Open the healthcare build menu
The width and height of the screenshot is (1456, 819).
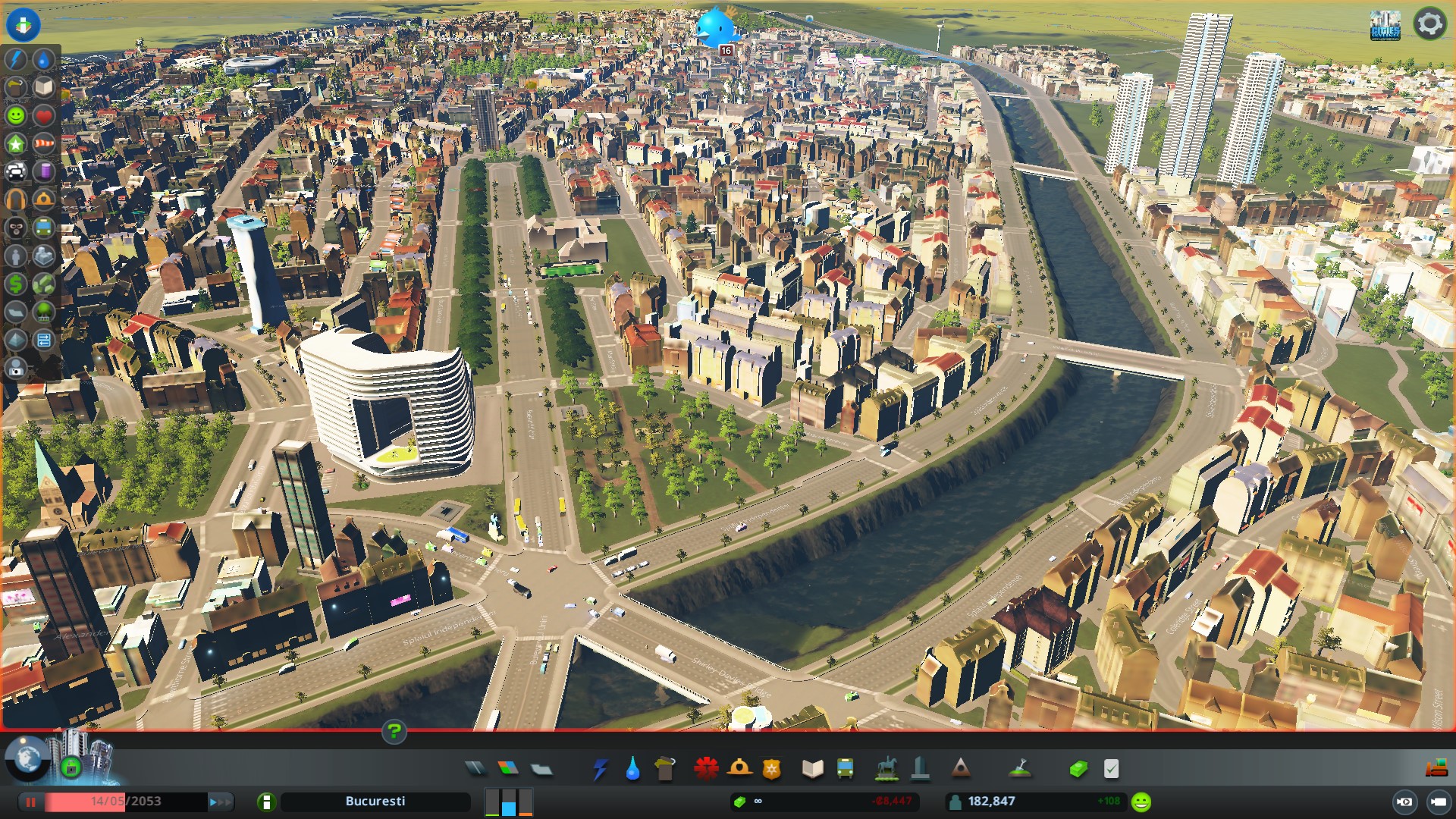tap(706, 769)
